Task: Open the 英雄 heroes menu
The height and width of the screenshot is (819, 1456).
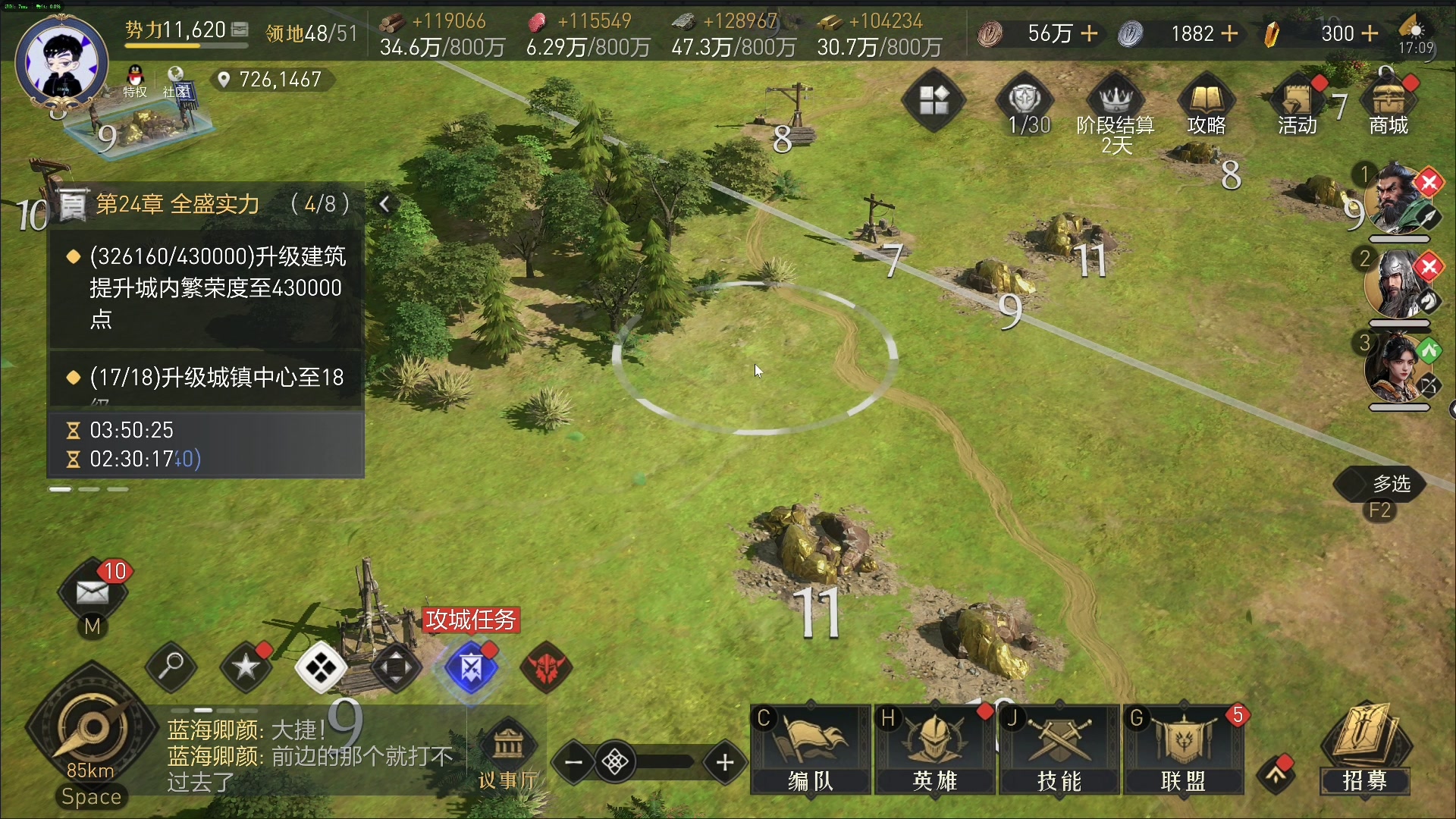Action: [x=934, y=749]
